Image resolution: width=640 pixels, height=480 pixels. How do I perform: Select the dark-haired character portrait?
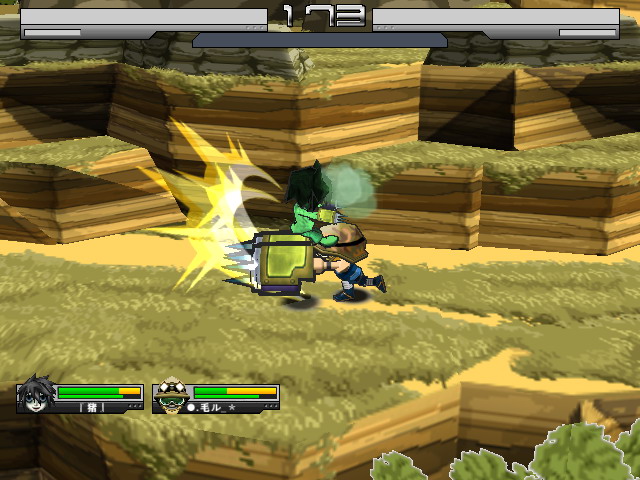tap(35, 396)
